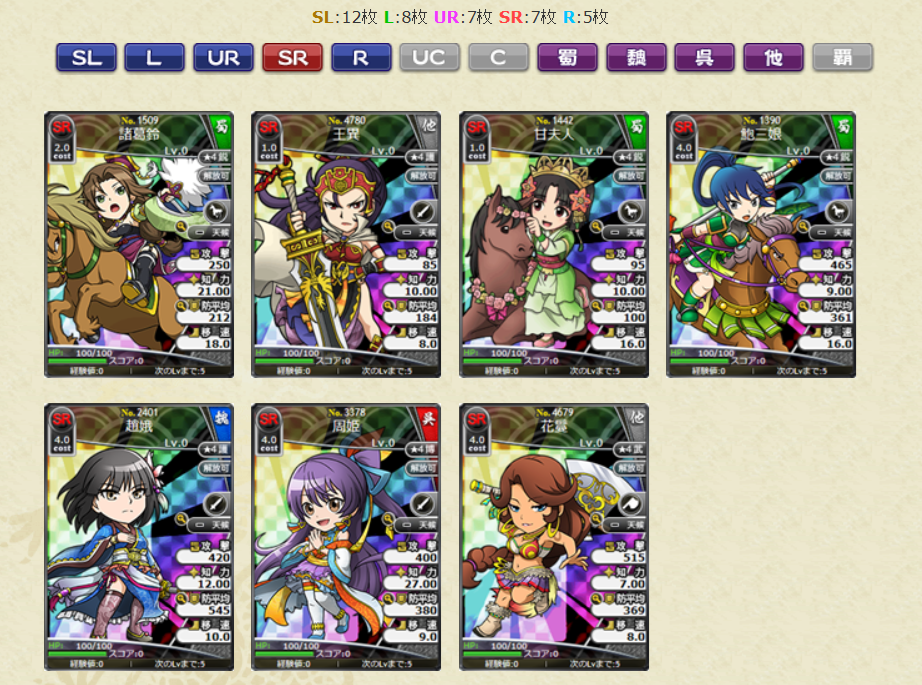Select the red SR rarity filter
922x685 pixels.
click(292, 58)
